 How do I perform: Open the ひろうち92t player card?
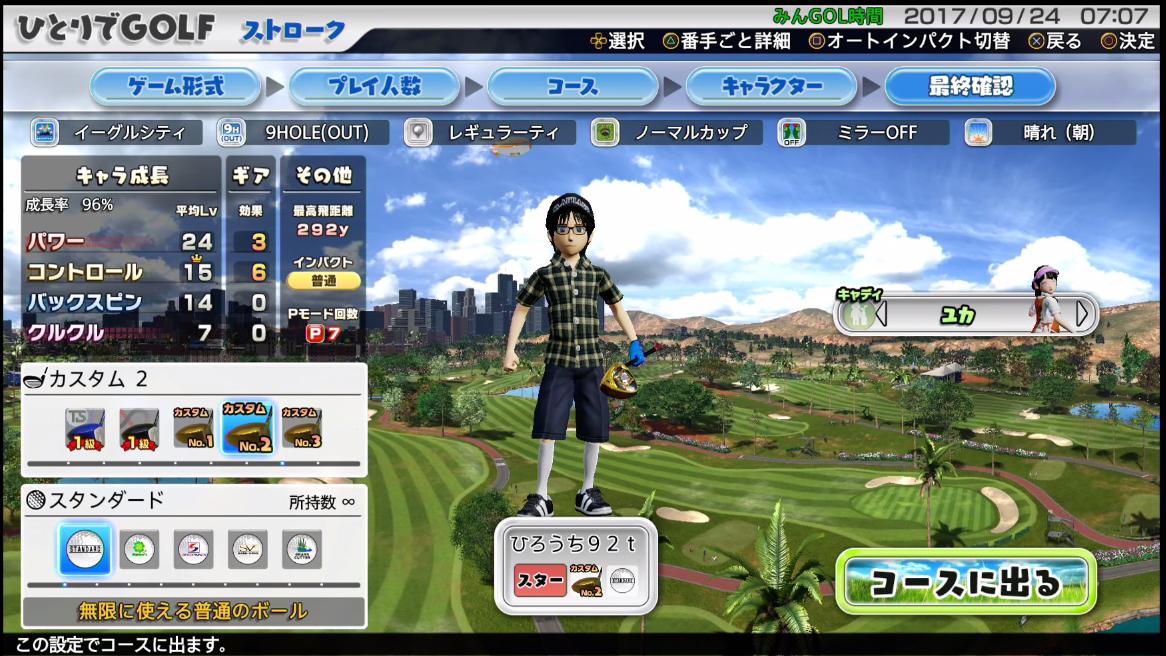[x=575, y=565]
